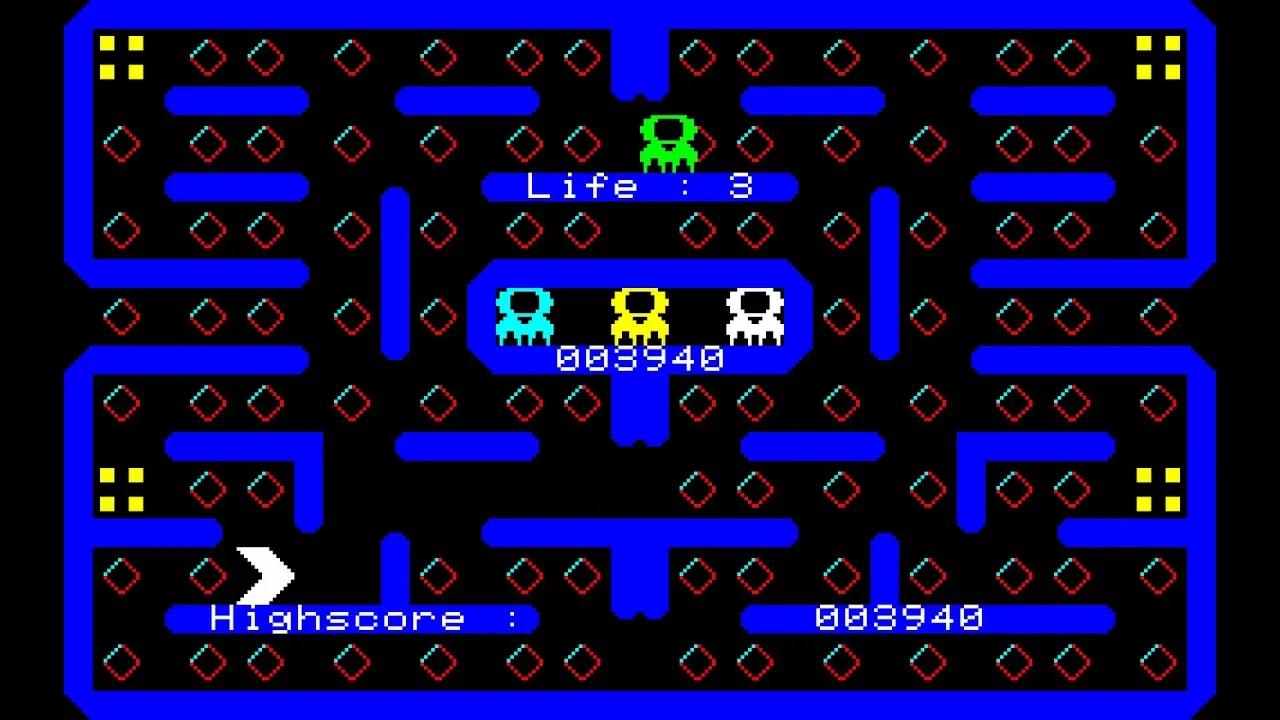
Task: Click the green ghost sprite at top
Action: point(669,140)
